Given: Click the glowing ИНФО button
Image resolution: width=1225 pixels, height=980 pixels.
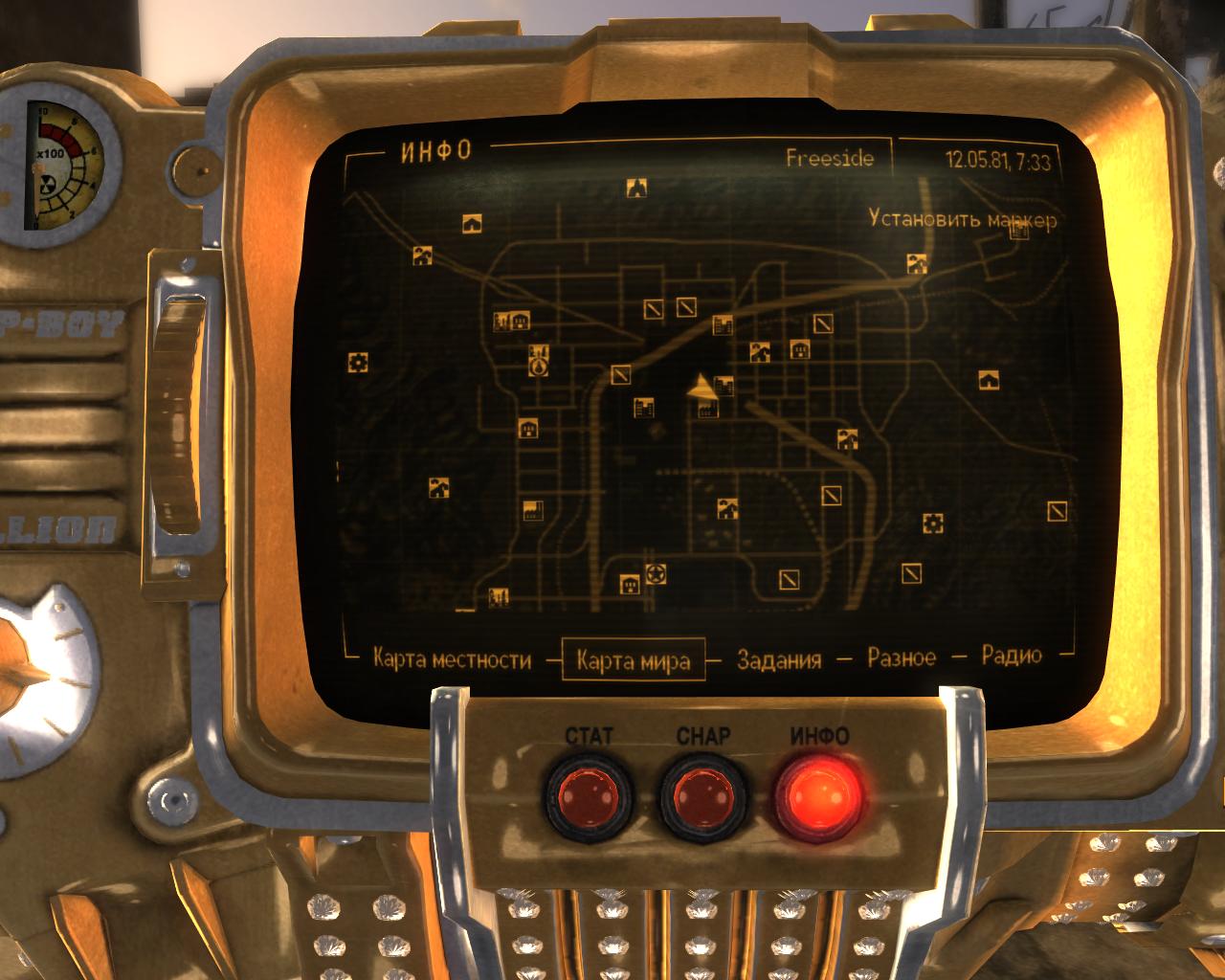Looking at the screenshot, I should pyautogui.click(x=819, y=794).
